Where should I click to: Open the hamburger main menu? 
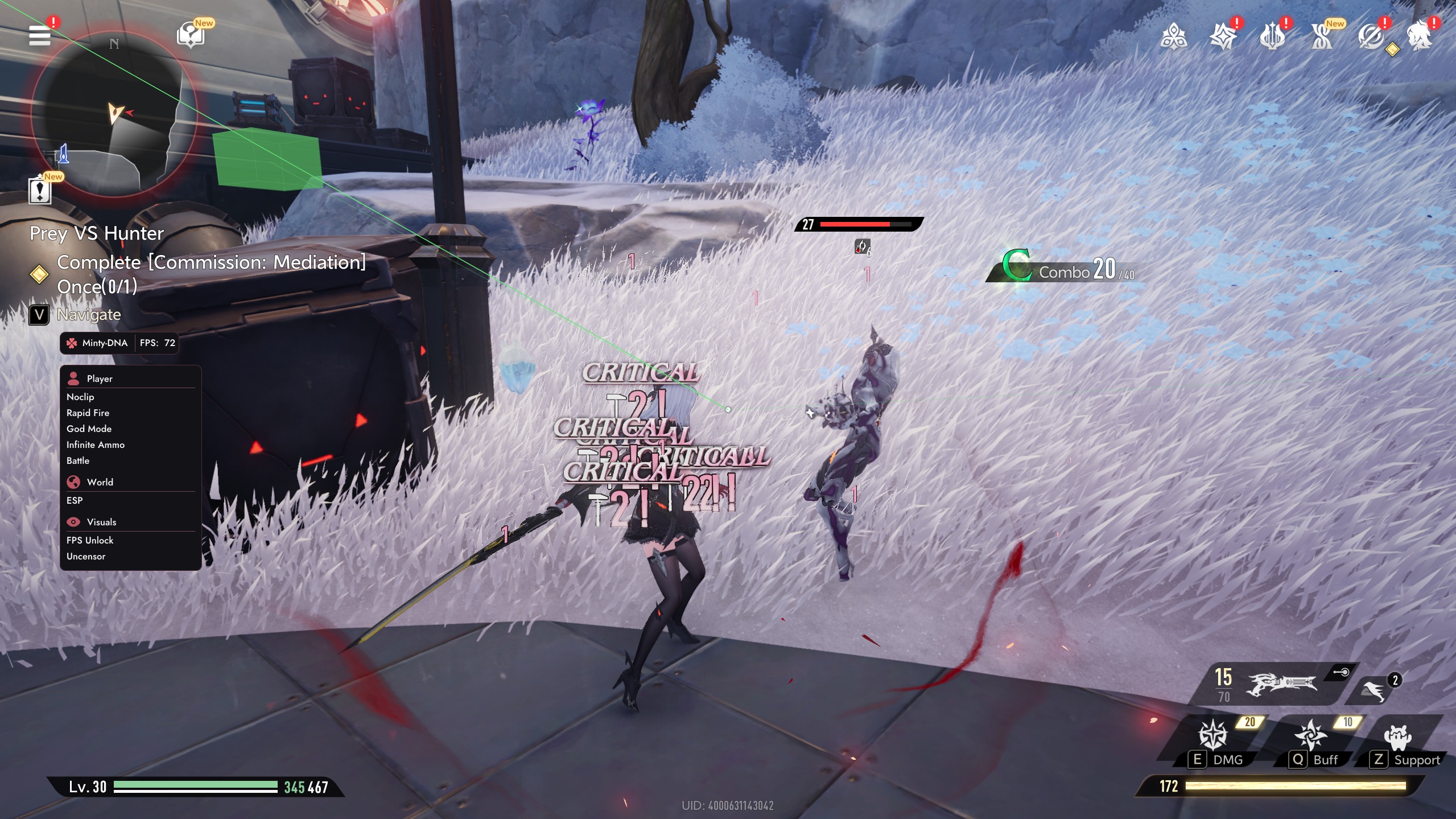(x=40, y=35)
